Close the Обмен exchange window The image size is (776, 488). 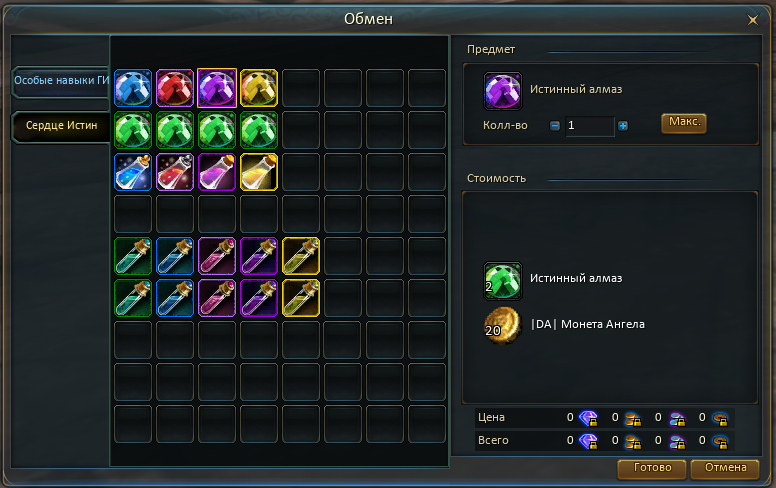point(753,19)
